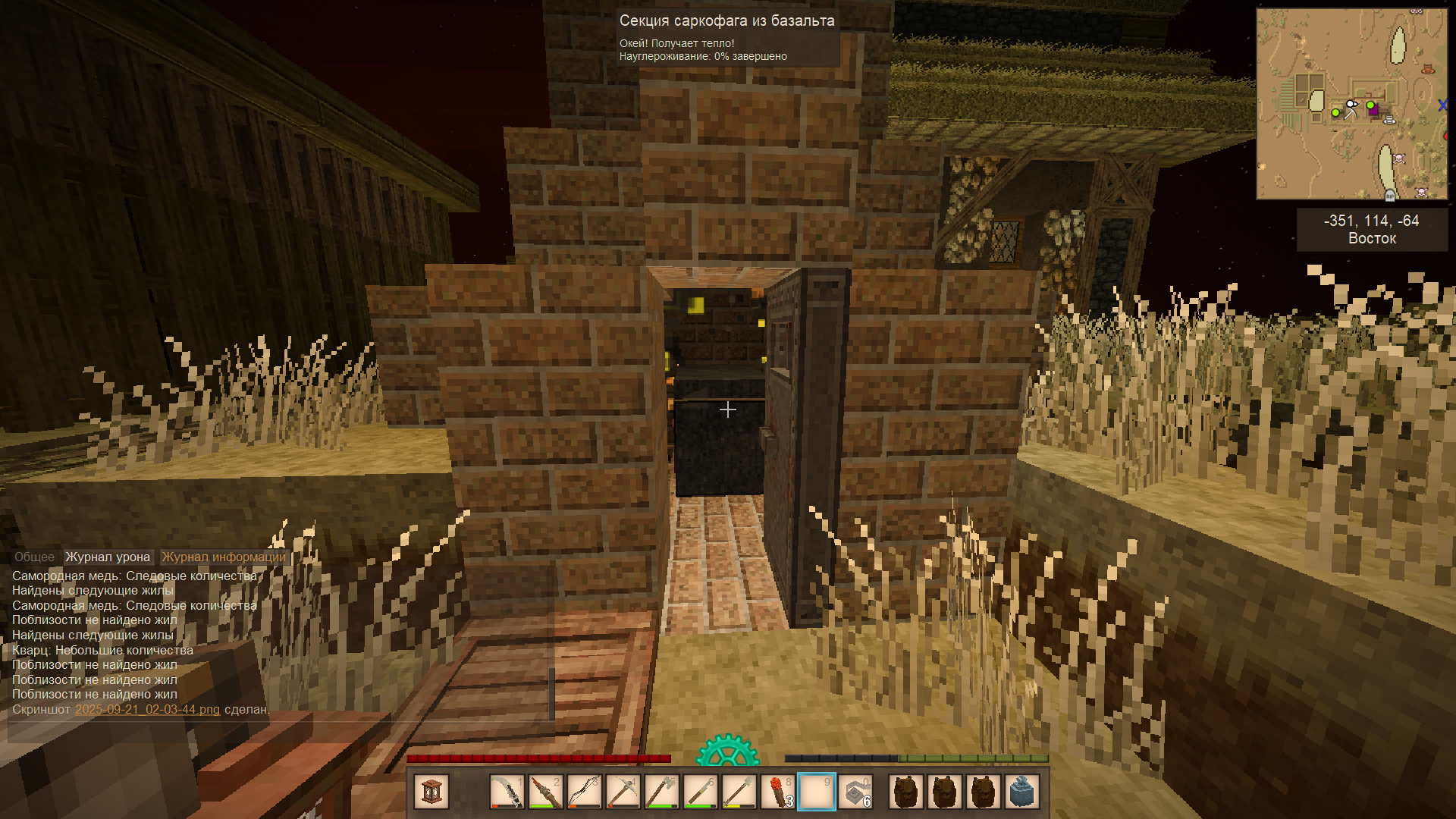1456x819 pixels.
Task: Show the Журнал информации tab
Action: [224, 557]
